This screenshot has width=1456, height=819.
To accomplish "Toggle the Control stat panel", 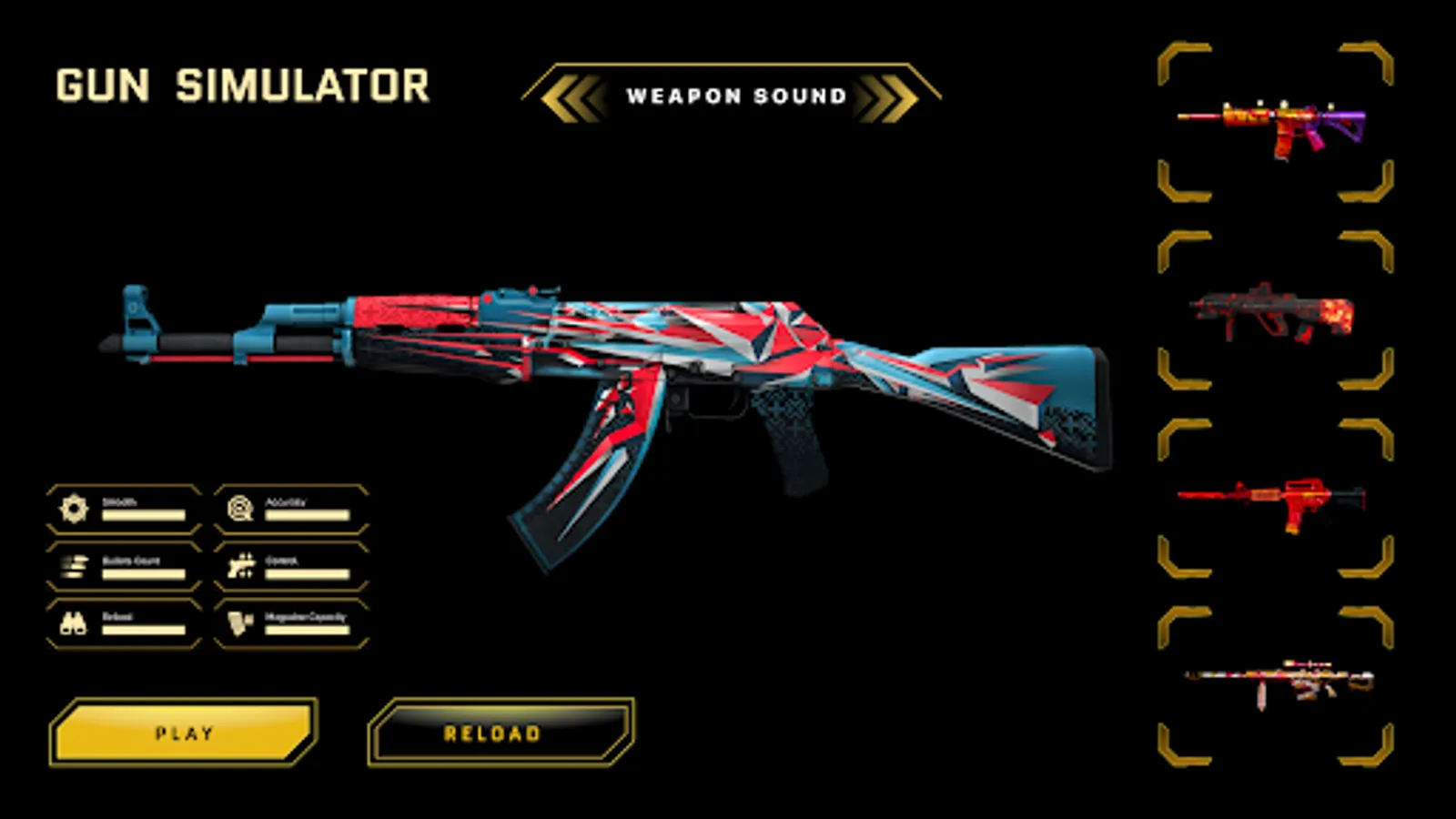I will point(289,566).
